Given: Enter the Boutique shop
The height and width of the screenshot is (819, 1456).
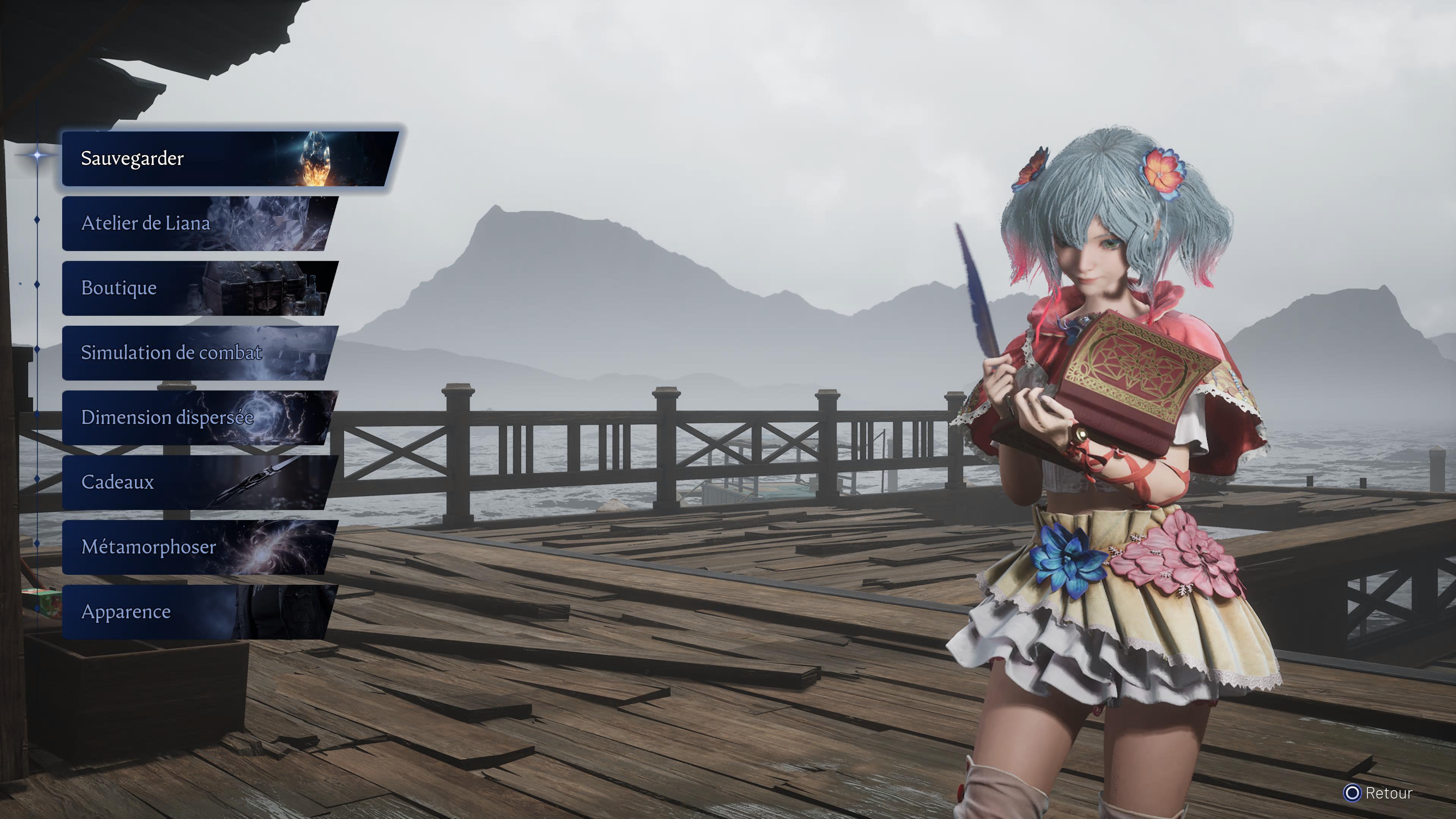Looking at the screenshot, I should [x=198, y=288].
